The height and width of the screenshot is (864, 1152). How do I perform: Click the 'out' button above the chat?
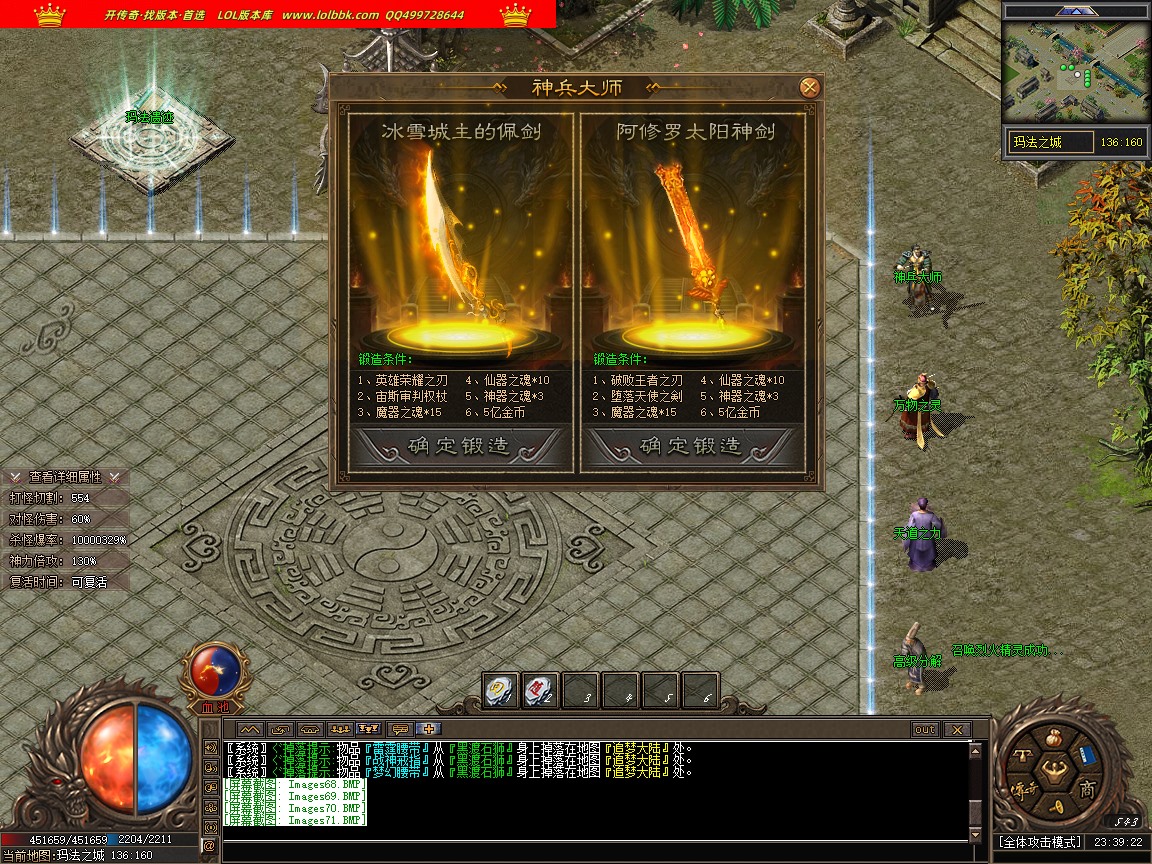click(925, 729)
